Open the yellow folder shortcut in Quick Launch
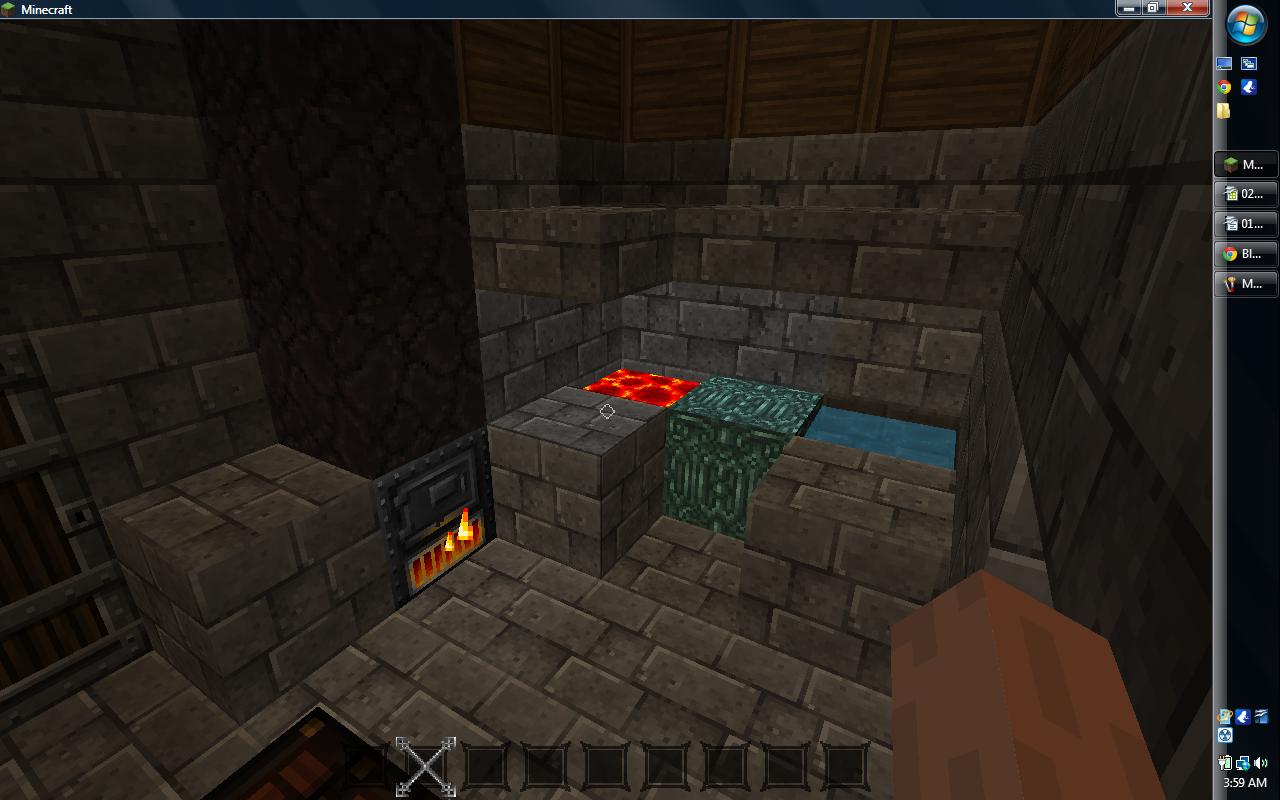Viewport: 1280px width, 800px height. tap(1224, 110)
